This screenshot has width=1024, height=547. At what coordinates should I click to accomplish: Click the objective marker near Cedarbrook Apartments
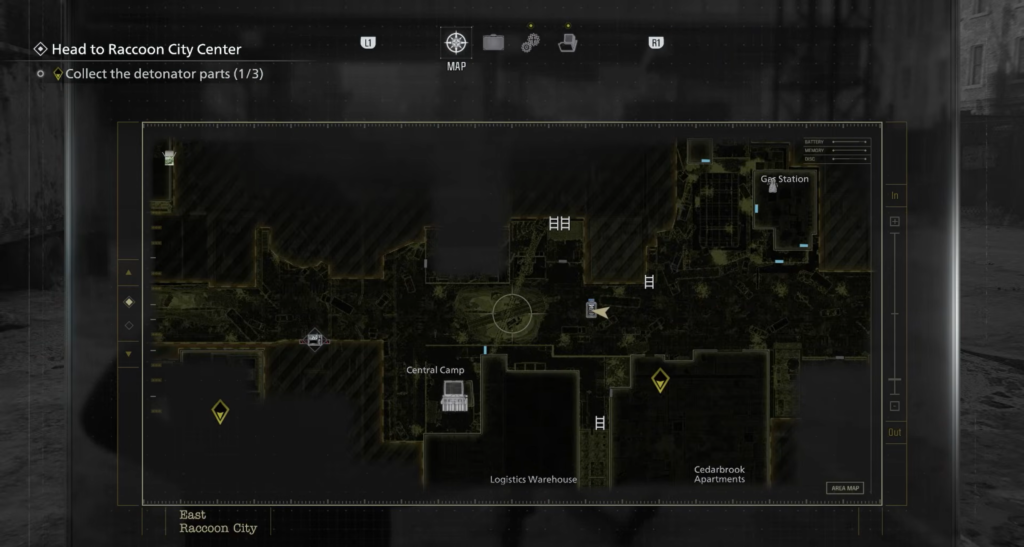pos(660,380)
